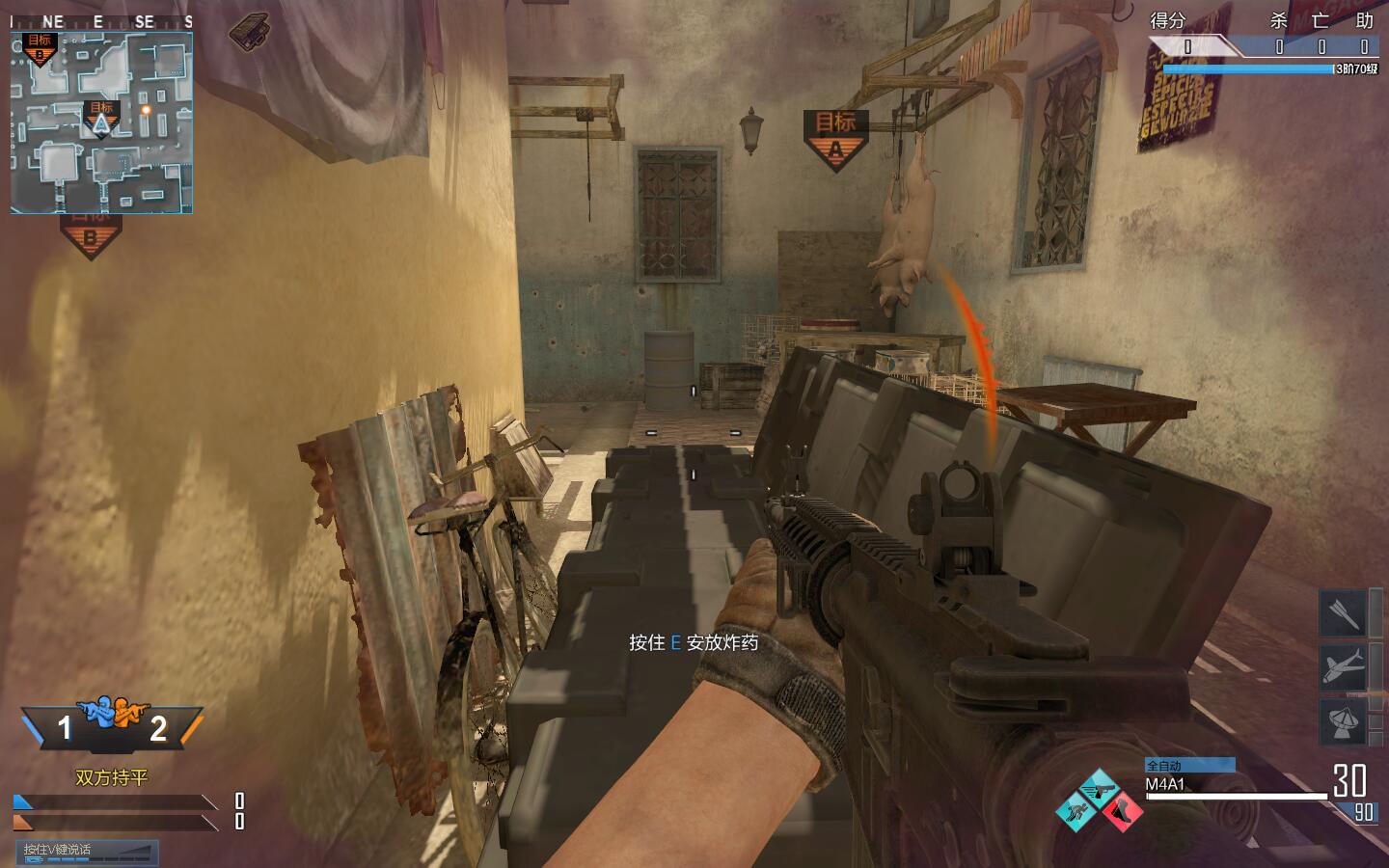1389x868 pixels.
Task: Select the objective A marker on the minimap
Action: pos(101,118)
